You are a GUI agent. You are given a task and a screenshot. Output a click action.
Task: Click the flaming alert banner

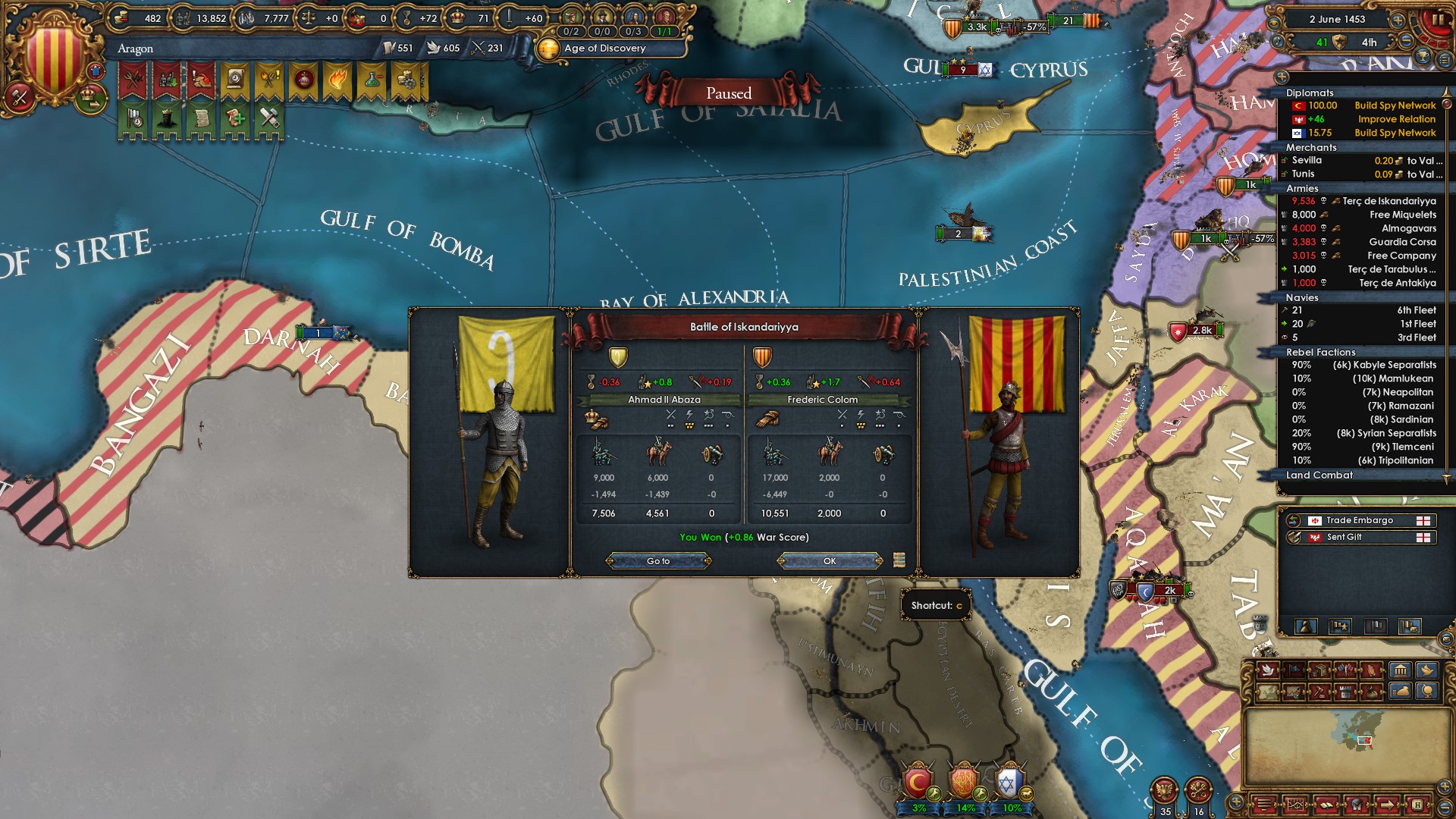point(337,80)
